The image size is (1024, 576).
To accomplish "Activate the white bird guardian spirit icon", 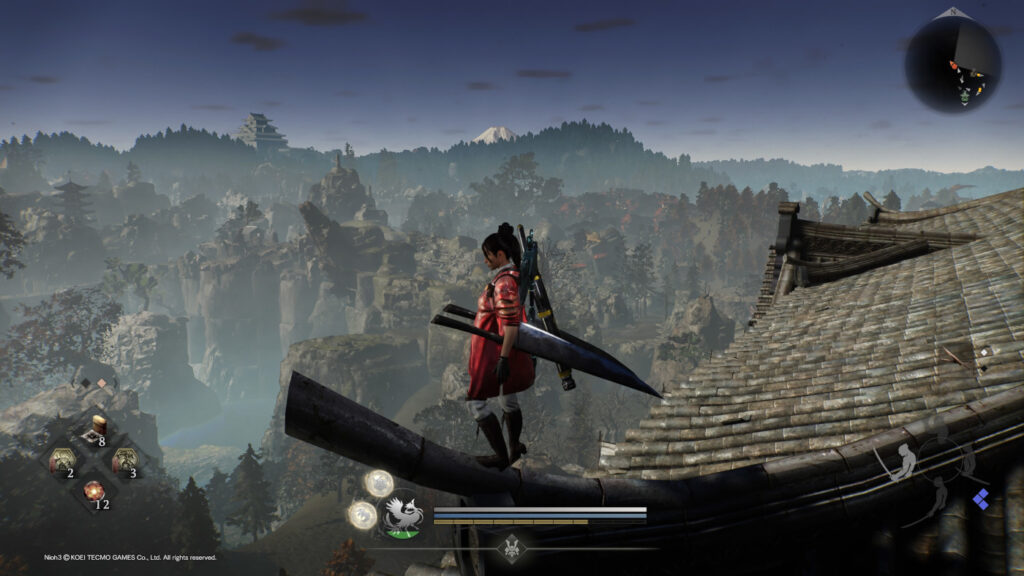I will point(402,517).
